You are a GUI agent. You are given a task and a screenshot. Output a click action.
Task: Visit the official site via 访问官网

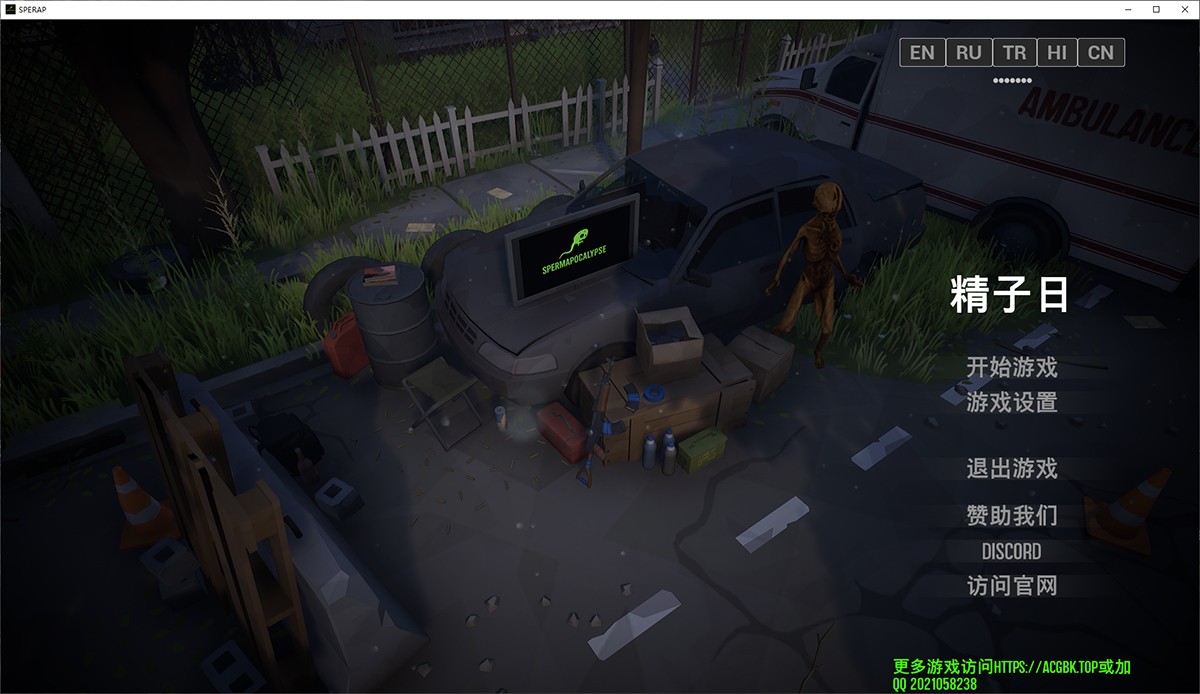[x=1011, y=585]
